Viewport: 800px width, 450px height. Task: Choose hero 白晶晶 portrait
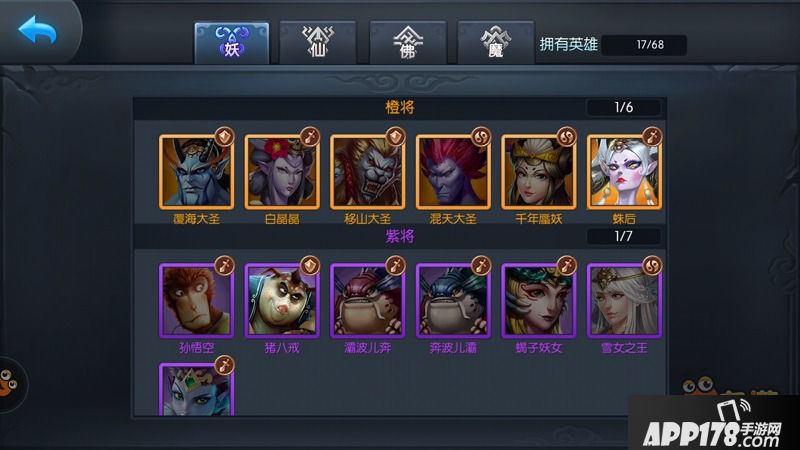coord(281,172)
